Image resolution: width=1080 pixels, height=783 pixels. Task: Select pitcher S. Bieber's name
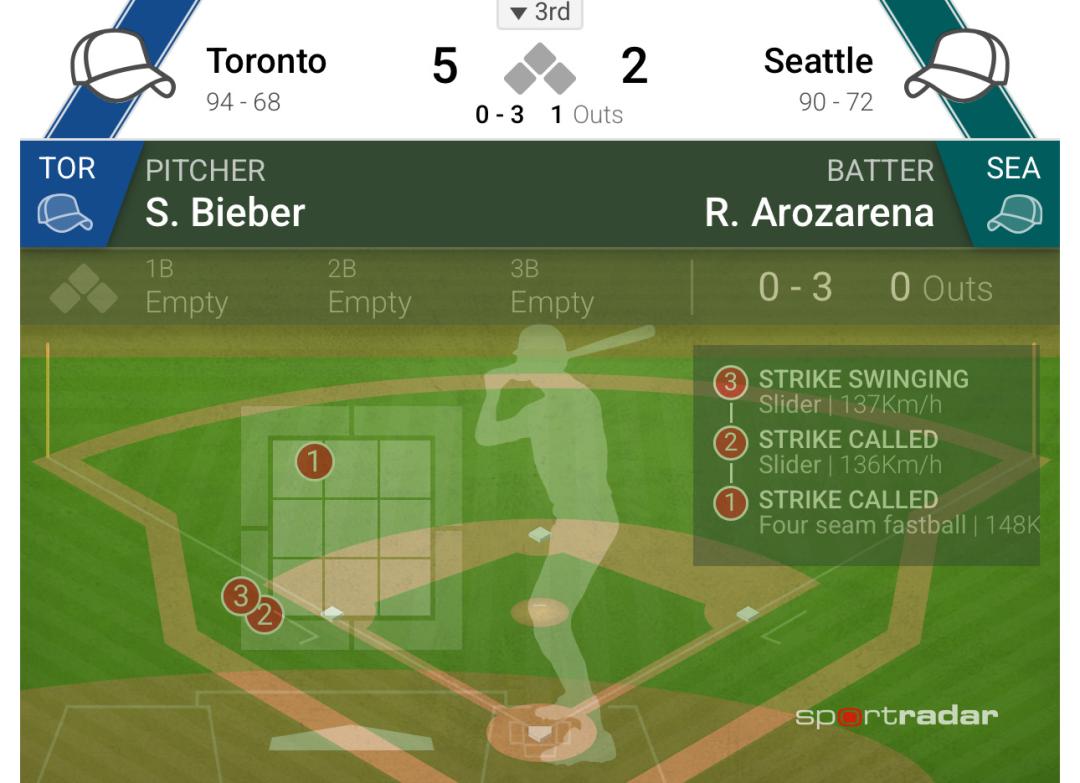(x=225, y=212)
